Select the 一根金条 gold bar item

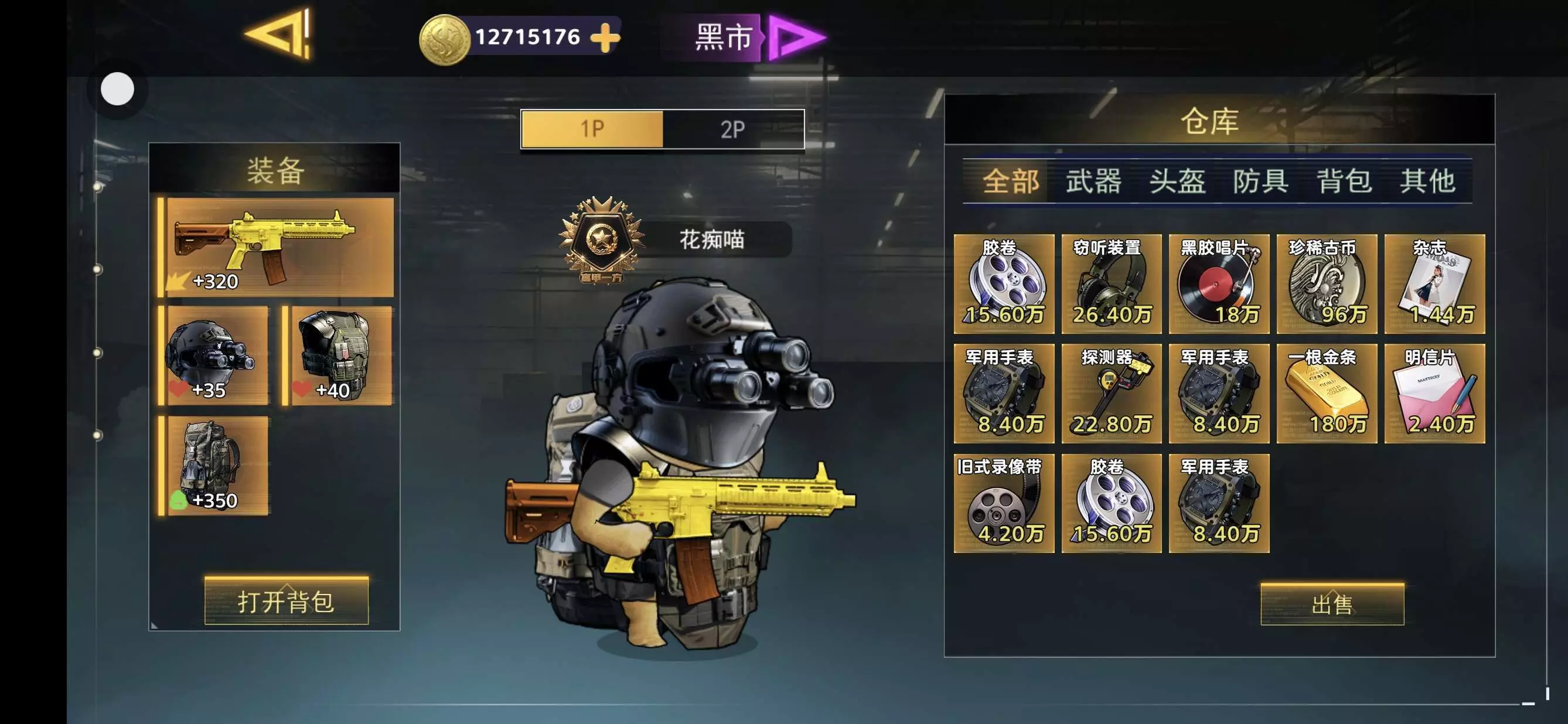coord(1327,394)
